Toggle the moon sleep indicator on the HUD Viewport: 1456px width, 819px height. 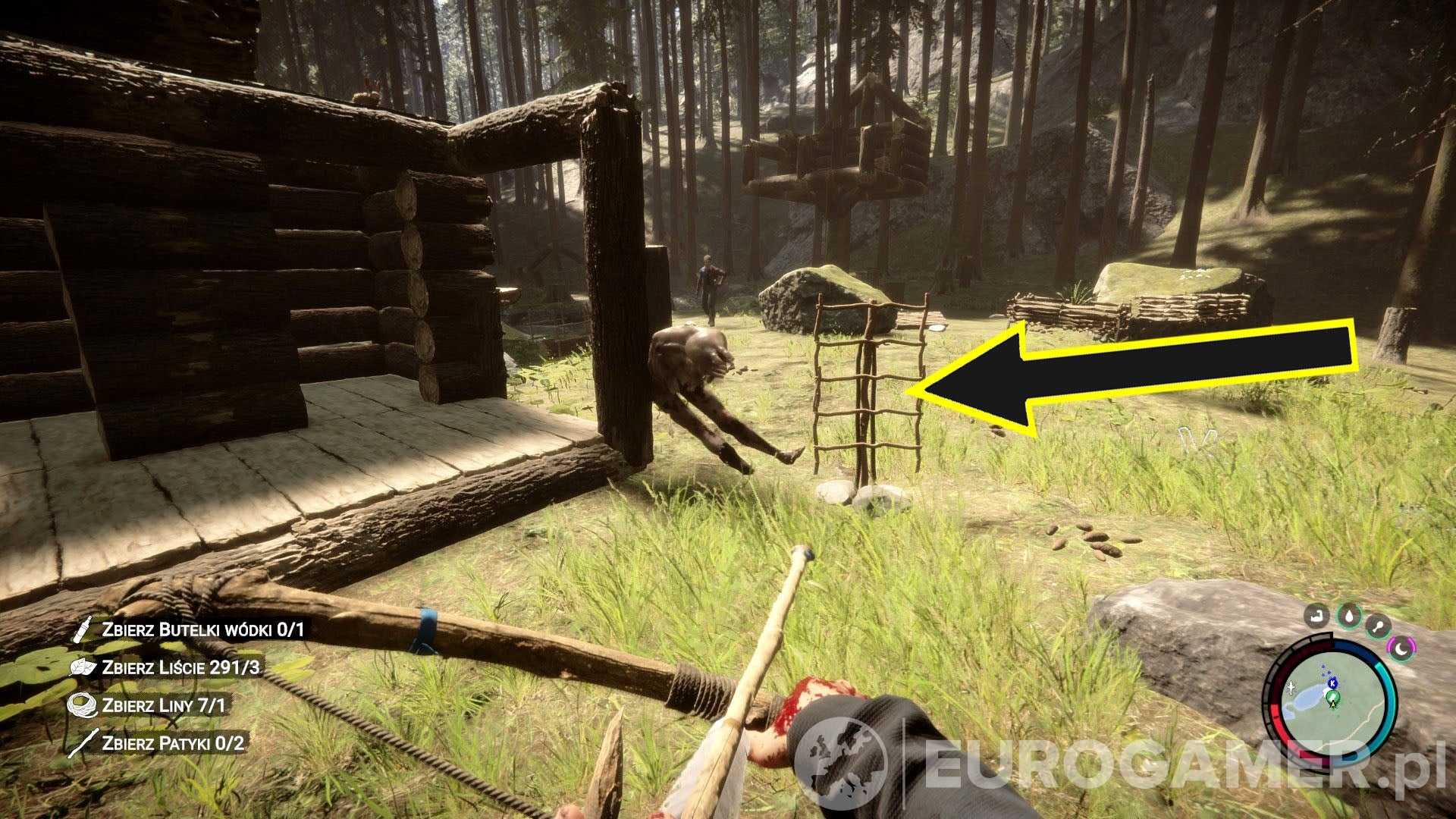[x=1401, y=648]
